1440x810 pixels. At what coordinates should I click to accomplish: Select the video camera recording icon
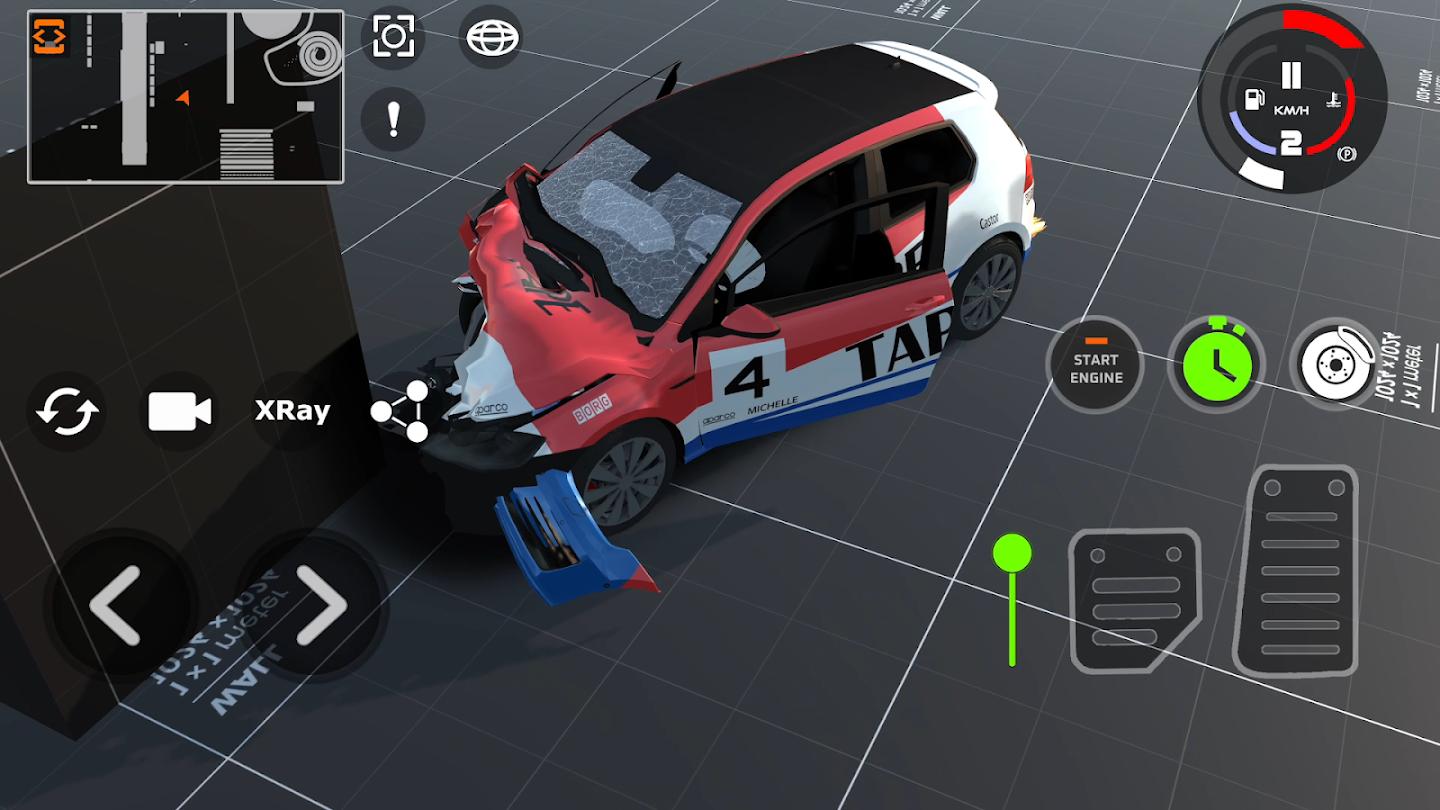pyautogui.click(x=180, y=409)
